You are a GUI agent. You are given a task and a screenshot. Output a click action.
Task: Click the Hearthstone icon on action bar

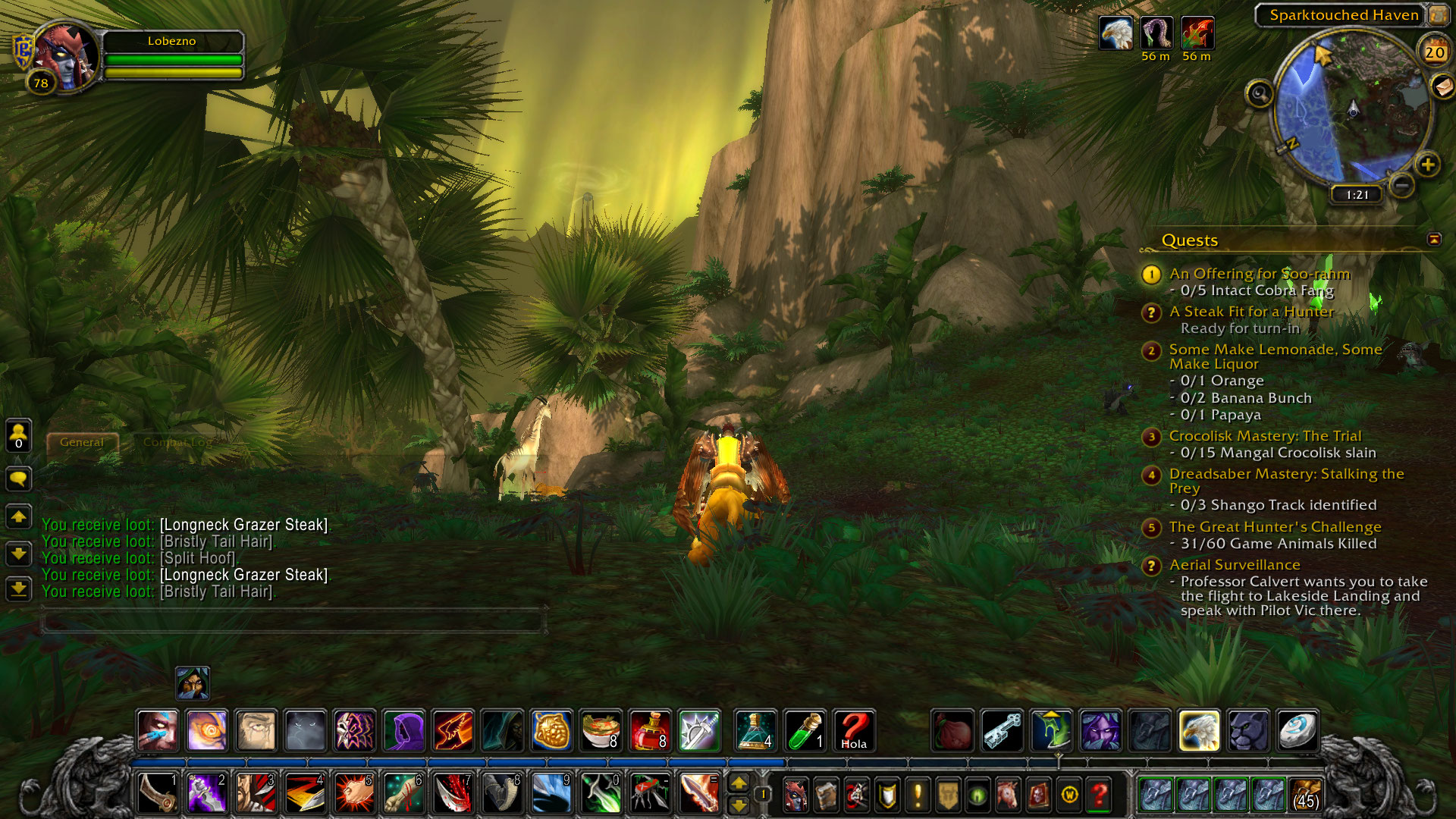tap(1298, 731)
